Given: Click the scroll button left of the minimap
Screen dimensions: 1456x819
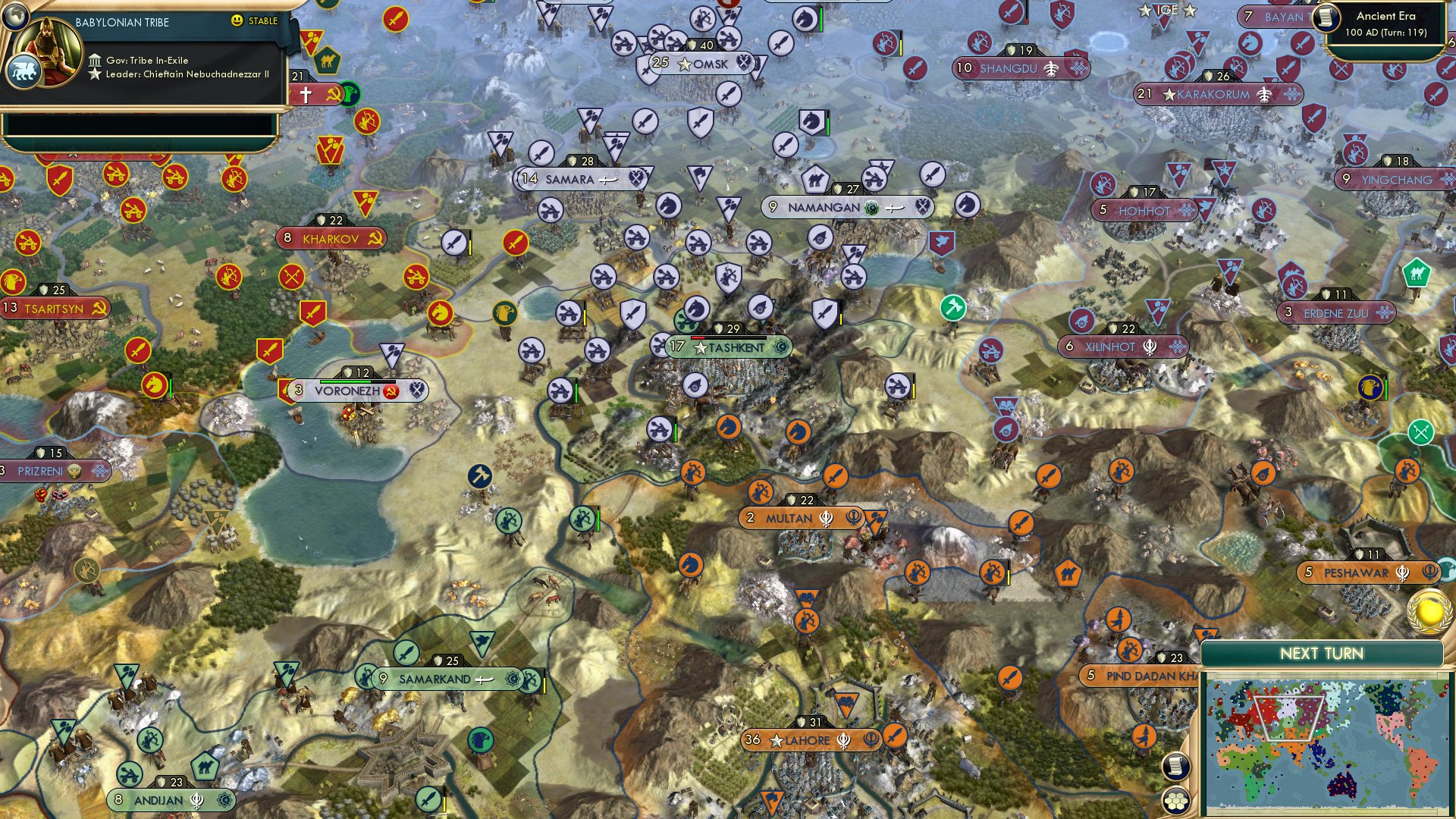Looking at the screenshot, I should (x=1174, y=766).
